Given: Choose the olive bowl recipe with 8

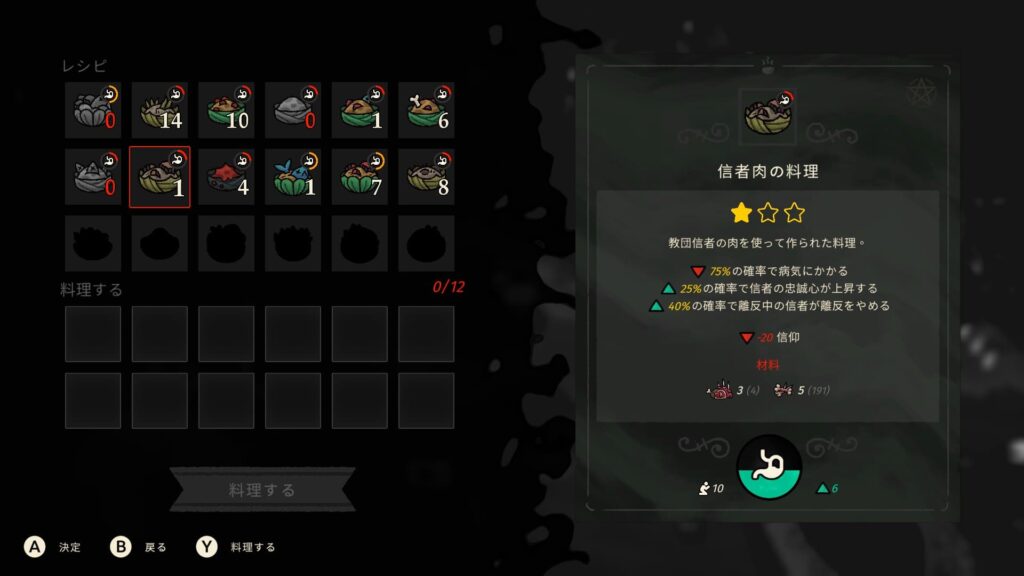Looking at the screenshot, I should pyautogui.click(x=426, y=176).
